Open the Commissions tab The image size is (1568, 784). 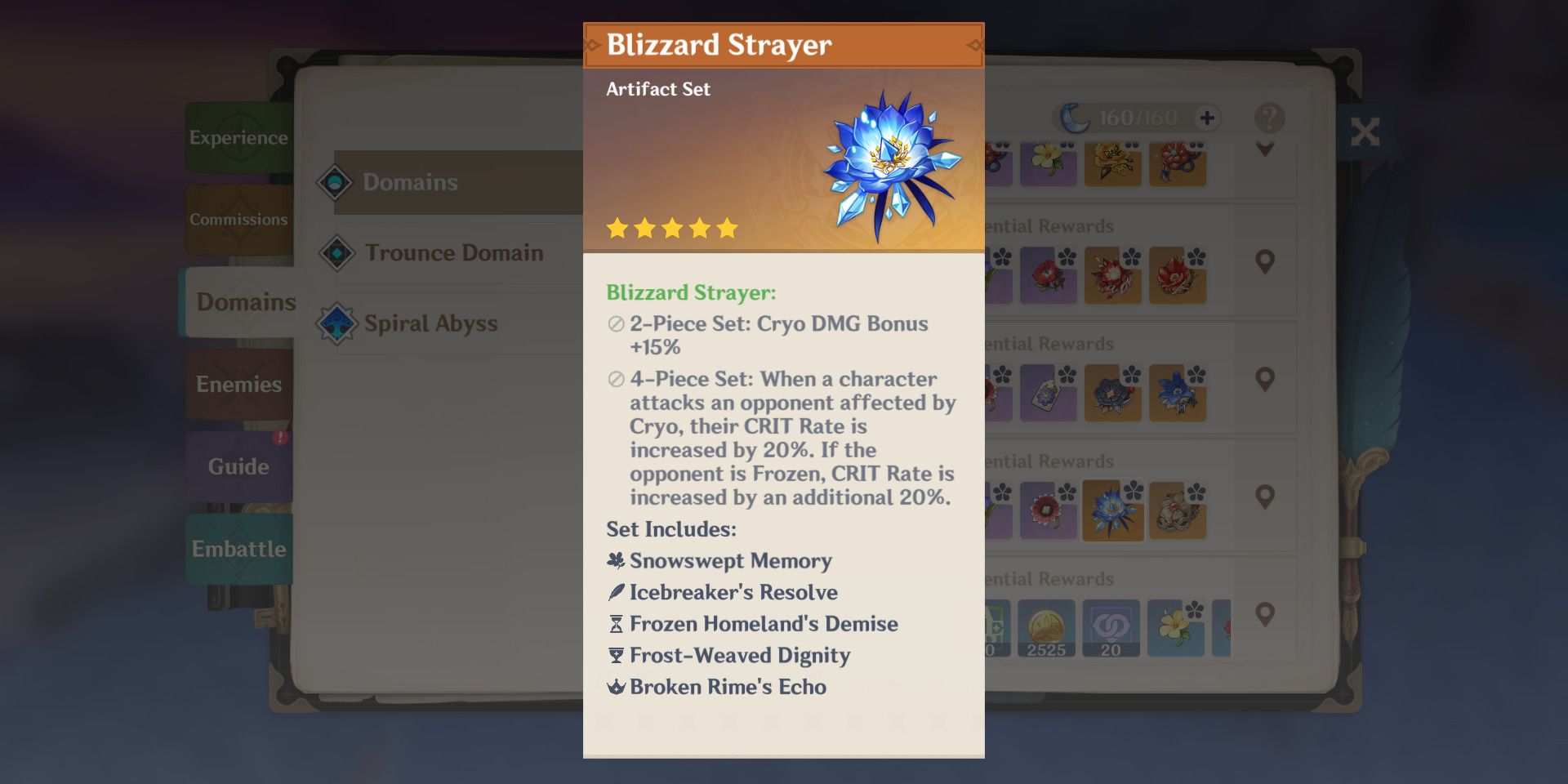[238, 219]
